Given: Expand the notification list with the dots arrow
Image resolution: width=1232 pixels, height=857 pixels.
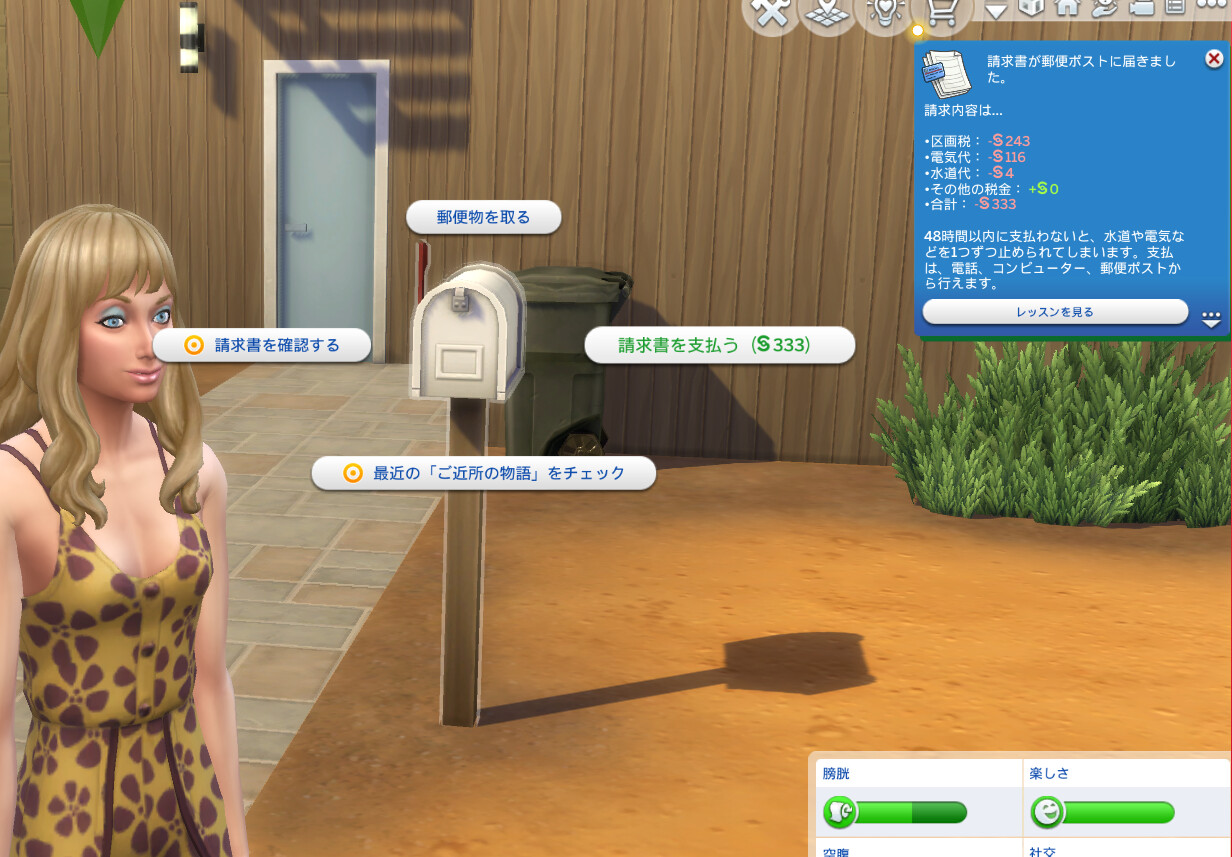Looking at the screenshot, I should [x=1211, y=319].
